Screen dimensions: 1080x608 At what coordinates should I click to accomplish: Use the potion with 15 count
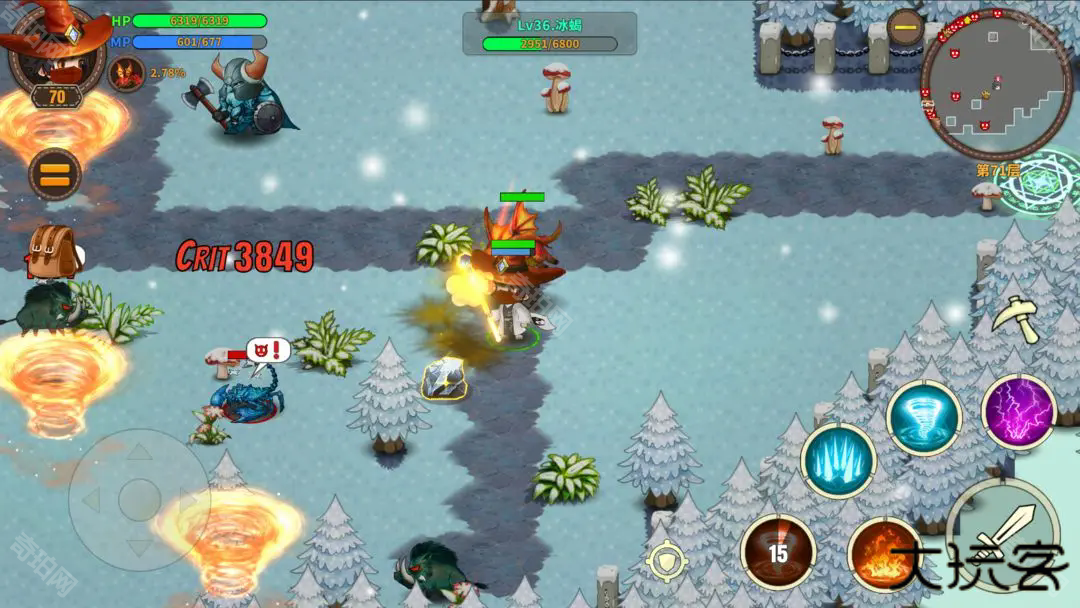pyautogui.click(x=778, y=552)
